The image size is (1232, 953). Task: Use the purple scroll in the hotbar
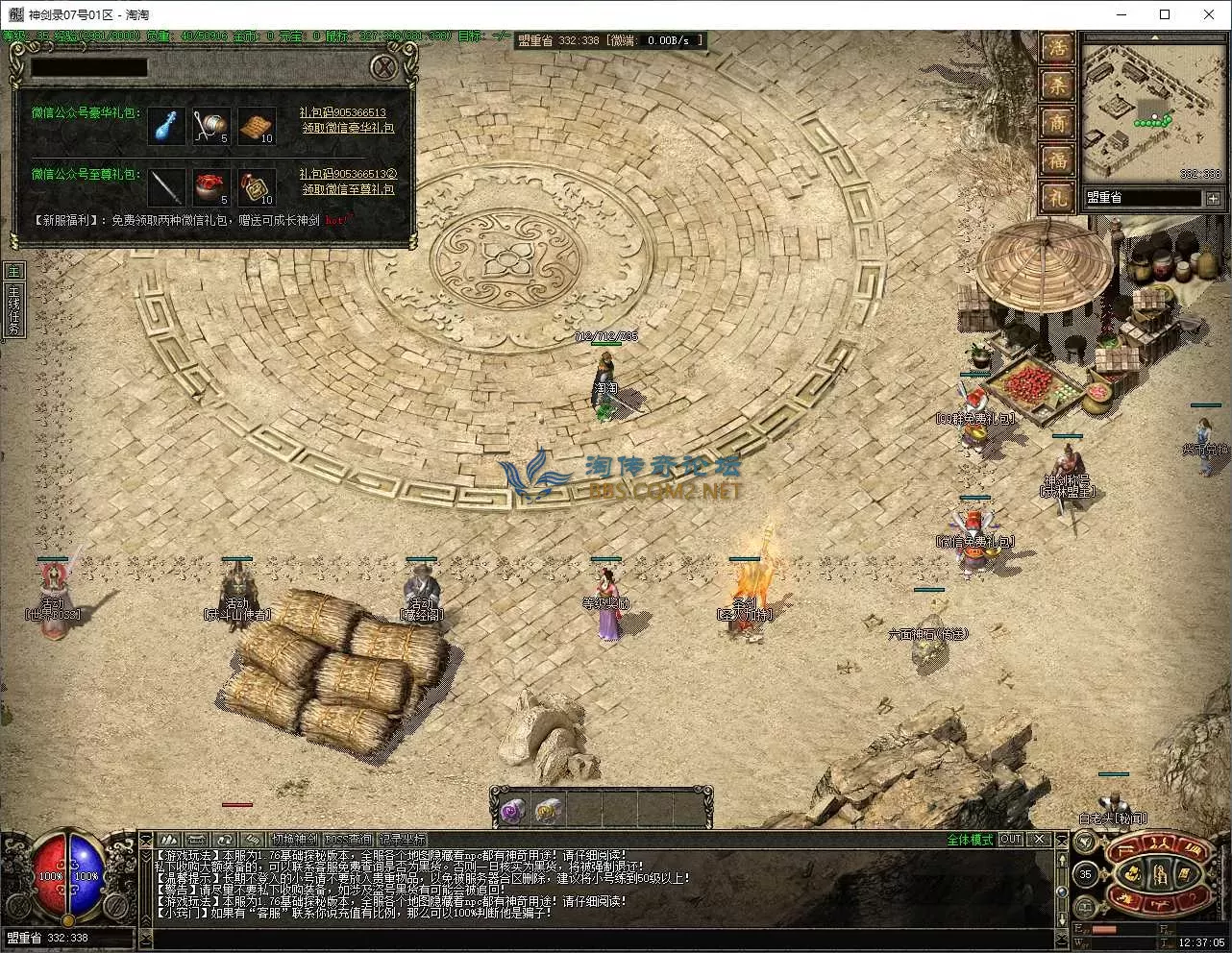(x=511, y=811)
